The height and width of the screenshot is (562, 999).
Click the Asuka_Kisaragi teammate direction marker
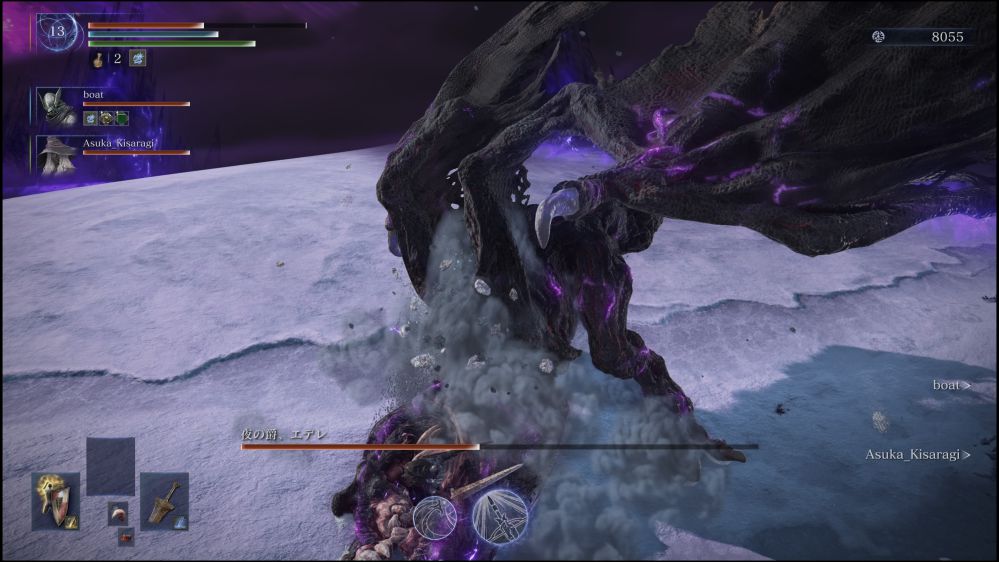[x=917, y=454]
